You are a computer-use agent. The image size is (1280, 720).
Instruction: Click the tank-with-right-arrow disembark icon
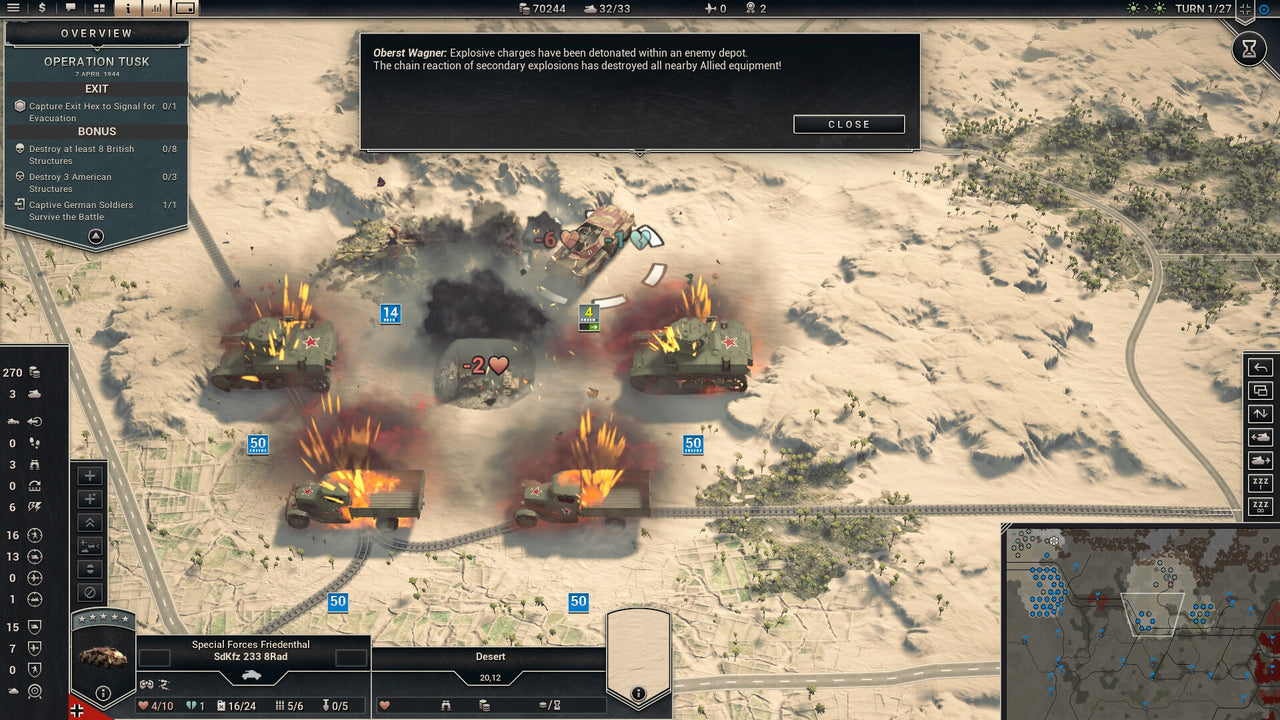click(x=1261, y=460)
